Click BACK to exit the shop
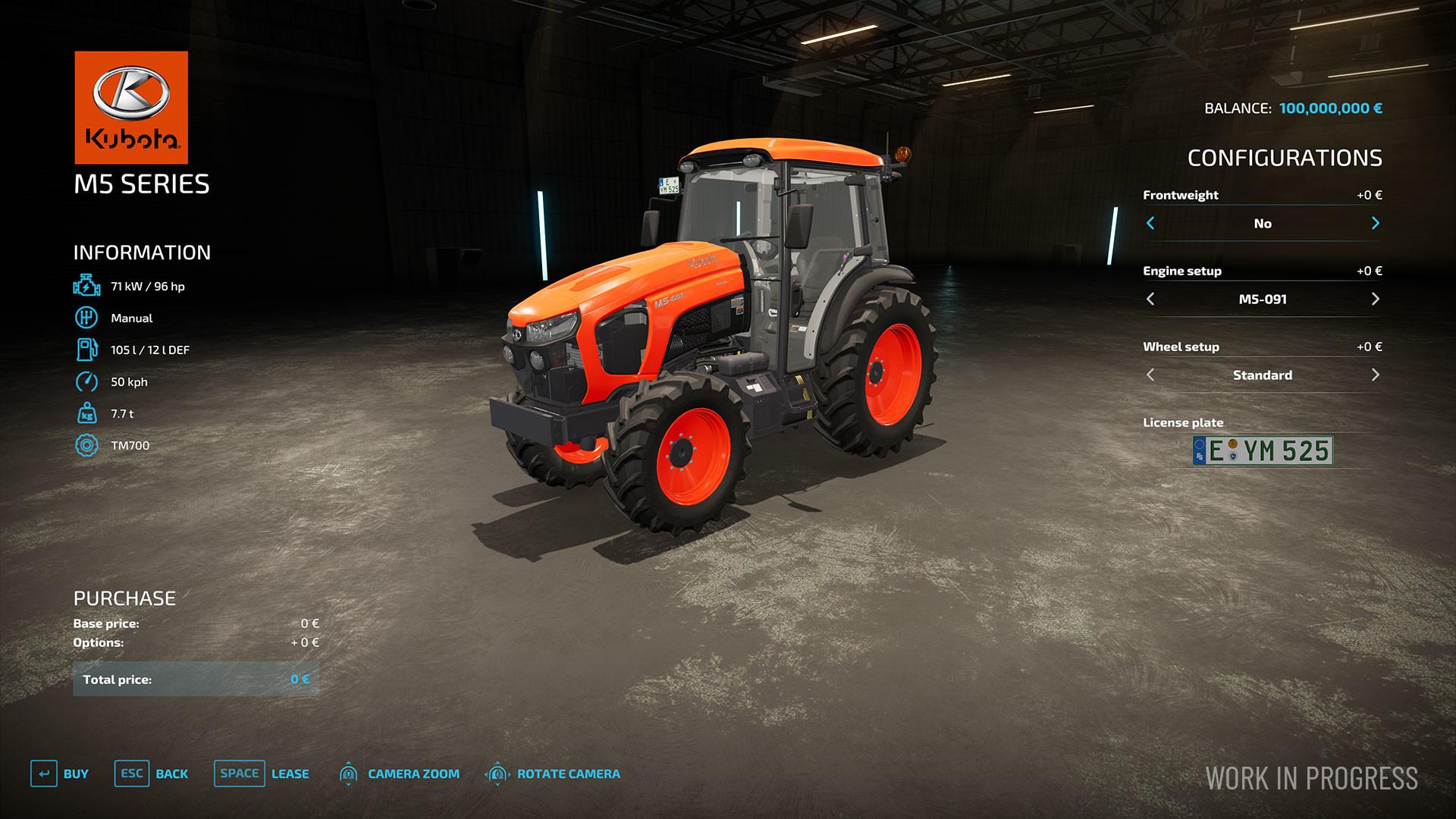Image resolution: width=1456 pixels, height=819 pixels. (172, 773)
